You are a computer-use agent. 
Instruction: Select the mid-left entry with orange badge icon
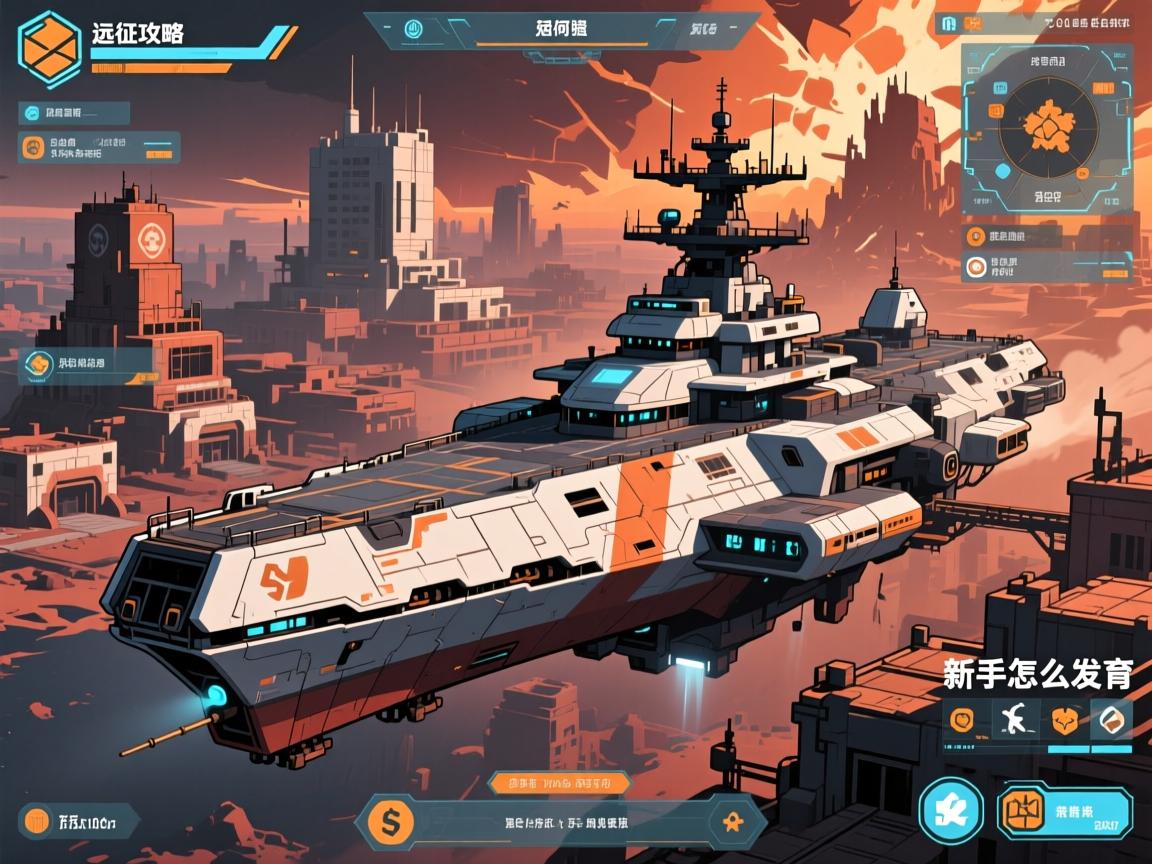[x=85, y=364]
